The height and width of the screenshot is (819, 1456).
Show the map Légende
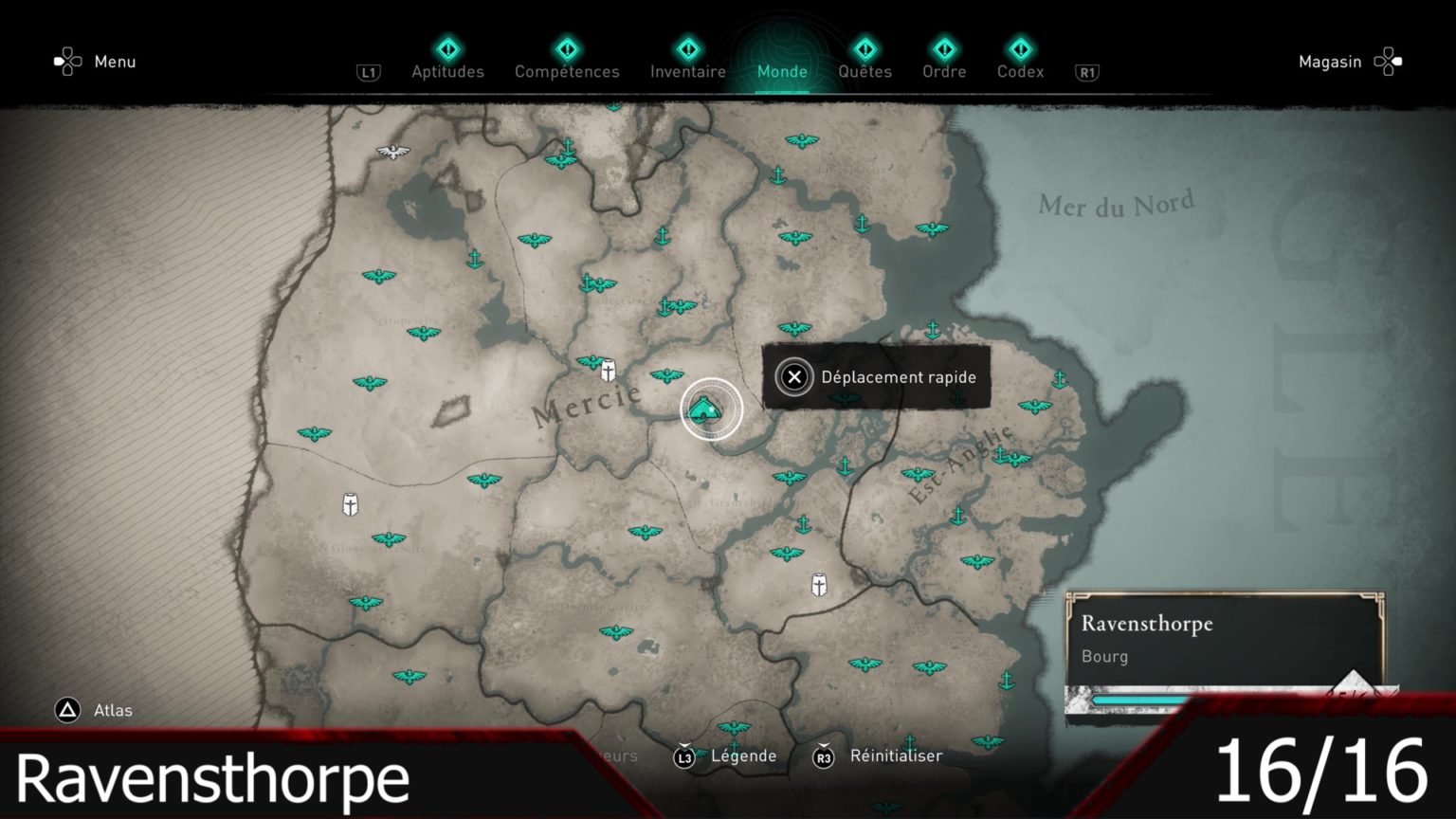pos(726,755)
